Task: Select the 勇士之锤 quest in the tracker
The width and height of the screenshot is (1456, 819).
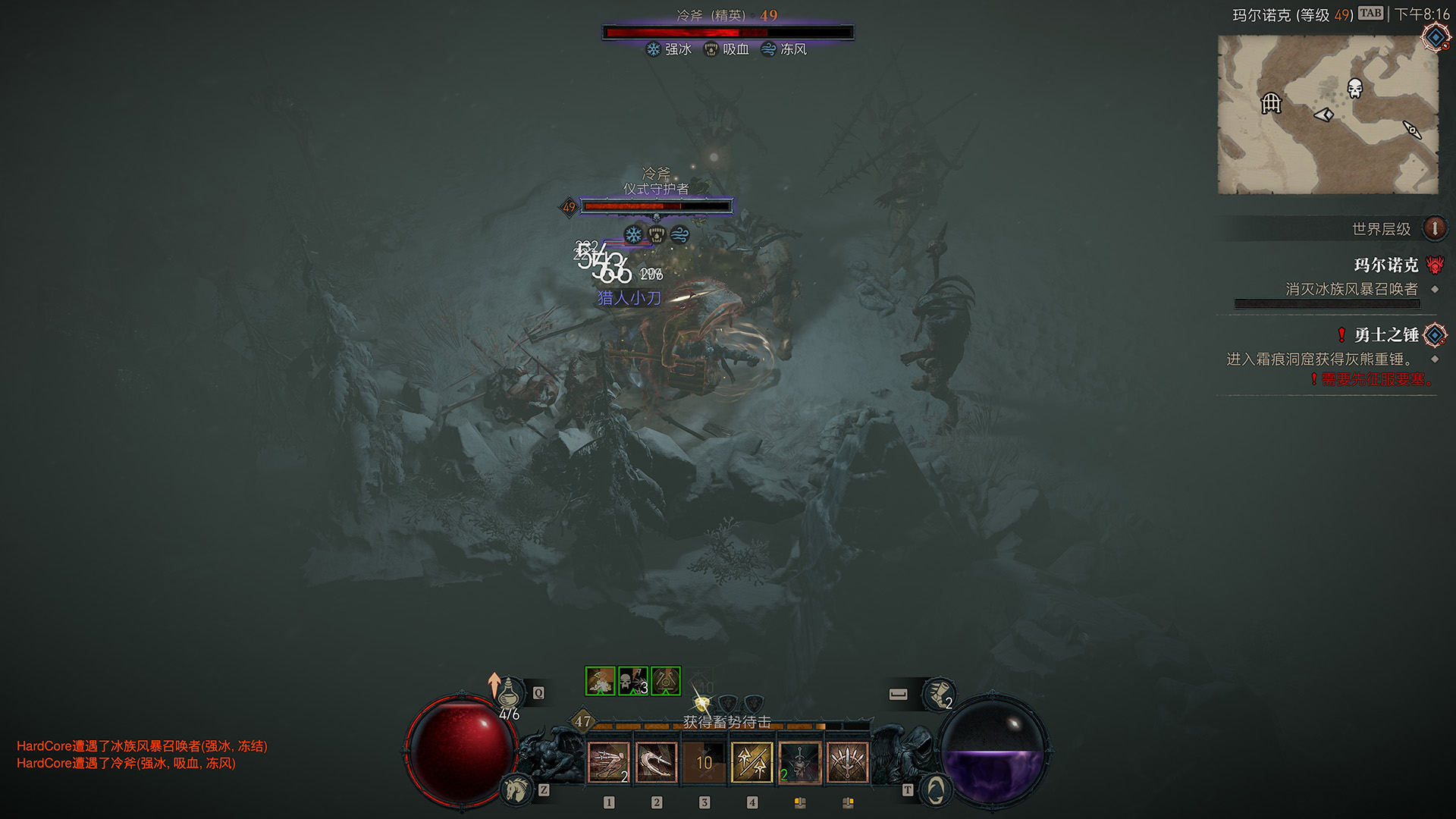Action: coord(1385,335)
